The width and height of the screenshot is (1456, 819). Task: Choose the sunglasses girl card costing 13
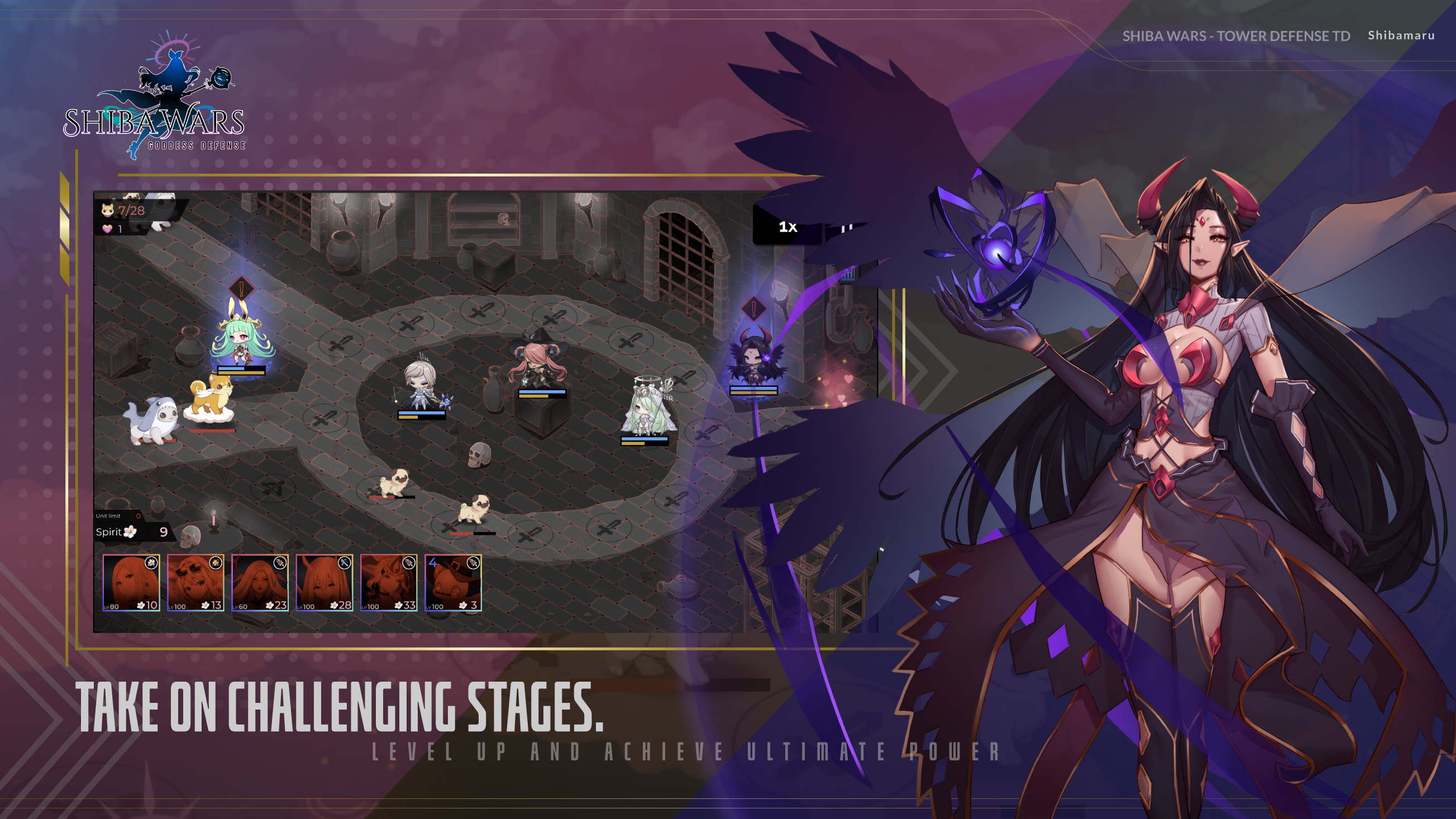[195, 582]
